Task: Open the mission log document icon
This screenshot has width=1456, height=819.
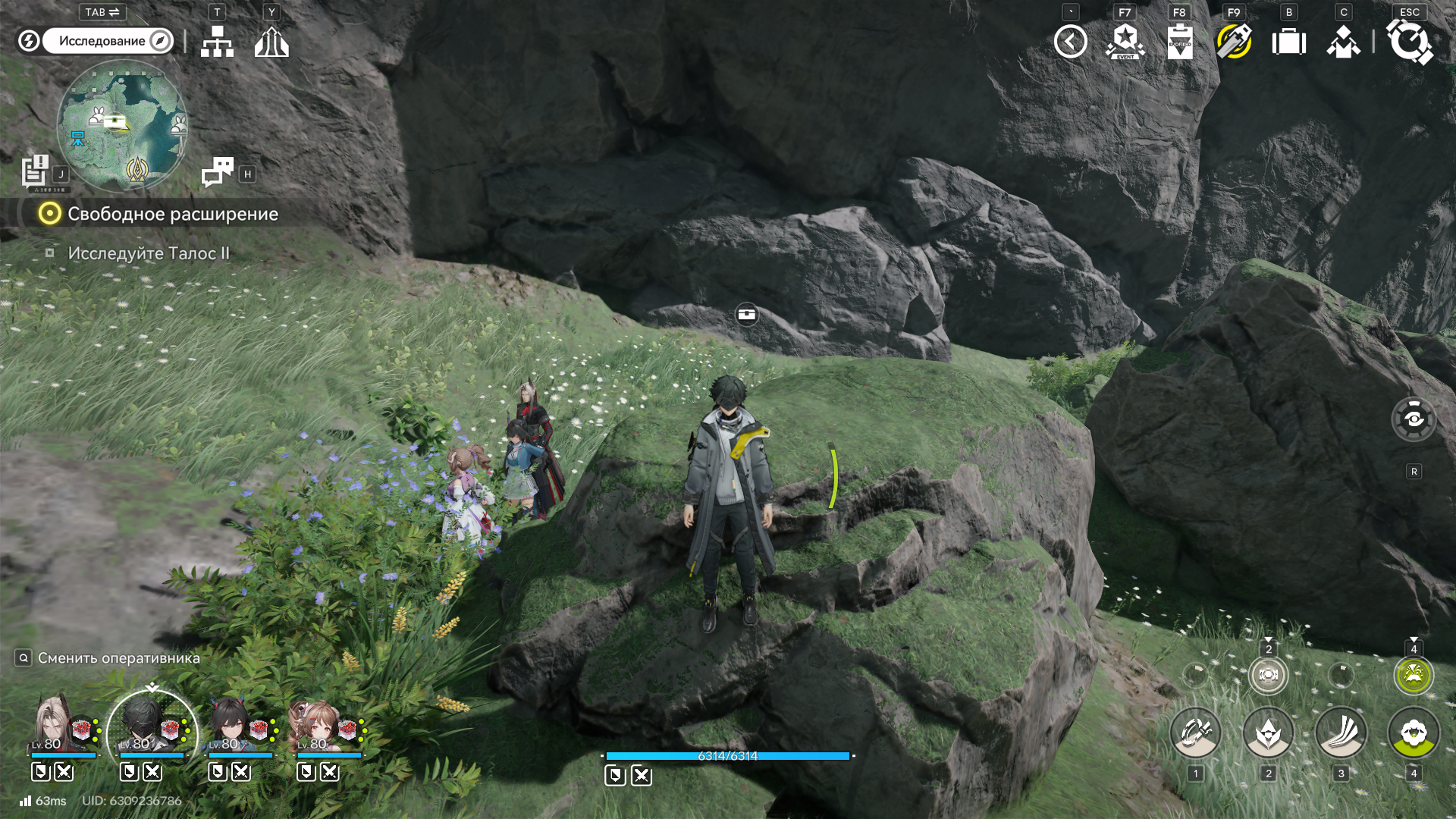Action: tap(35, 171)
